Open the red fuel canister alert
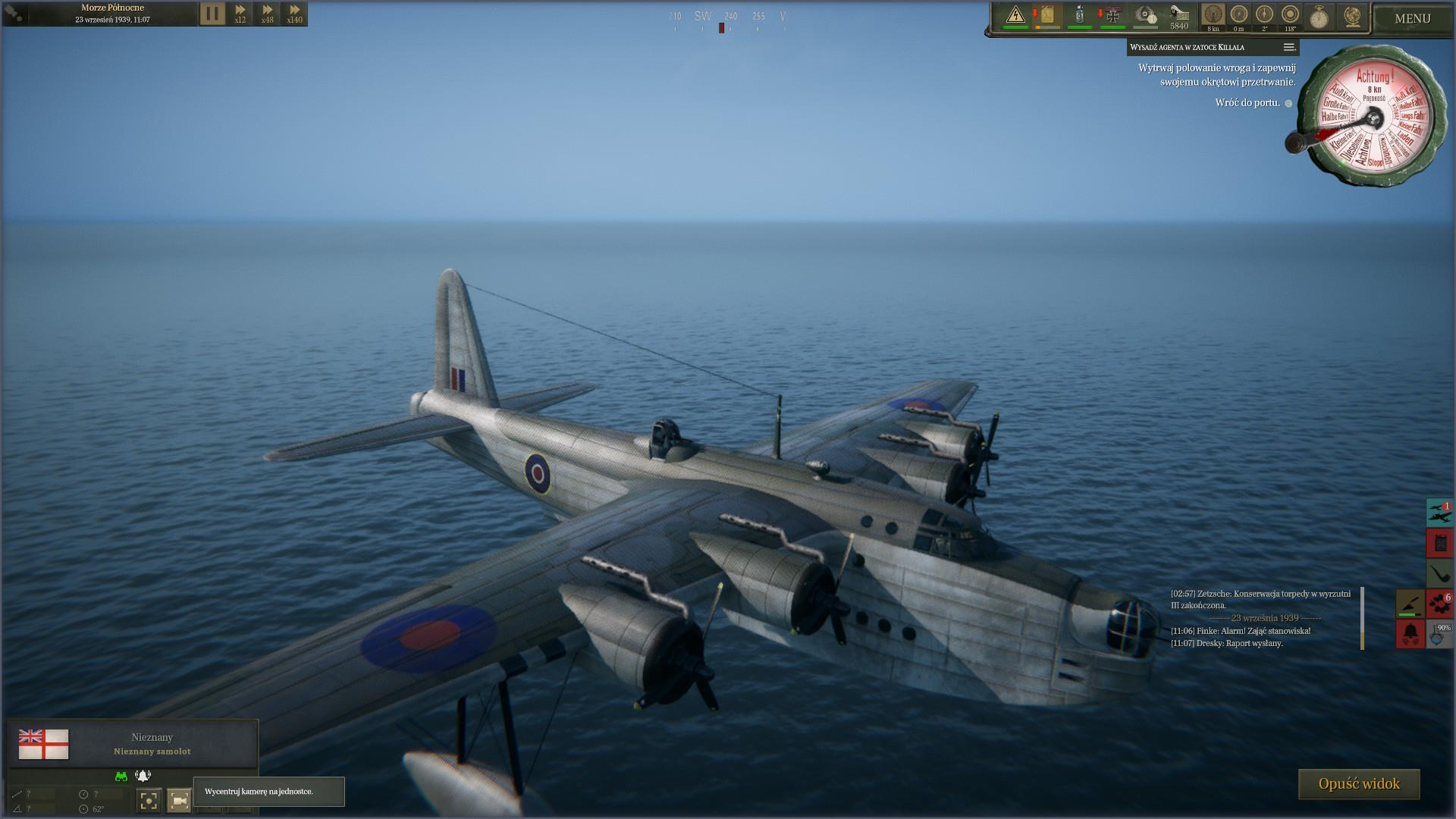This screenshot has width=1456, height=819. tap(1439, 543)
